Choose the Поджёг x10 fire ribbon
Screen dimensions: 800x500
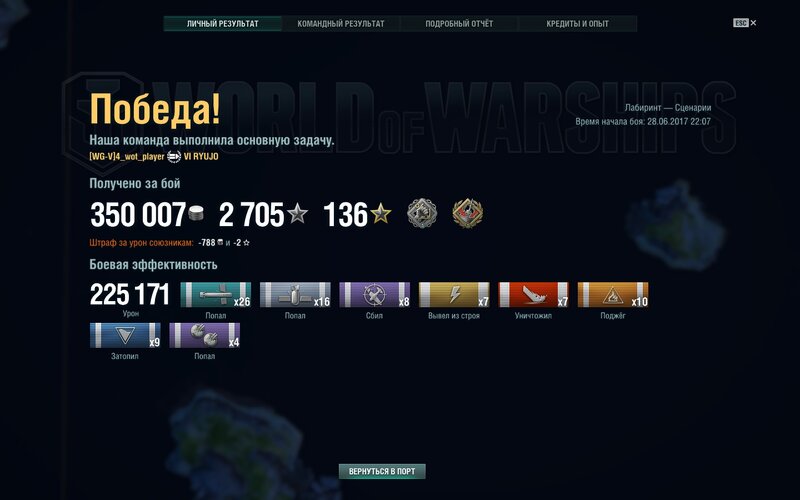point(613,294)
